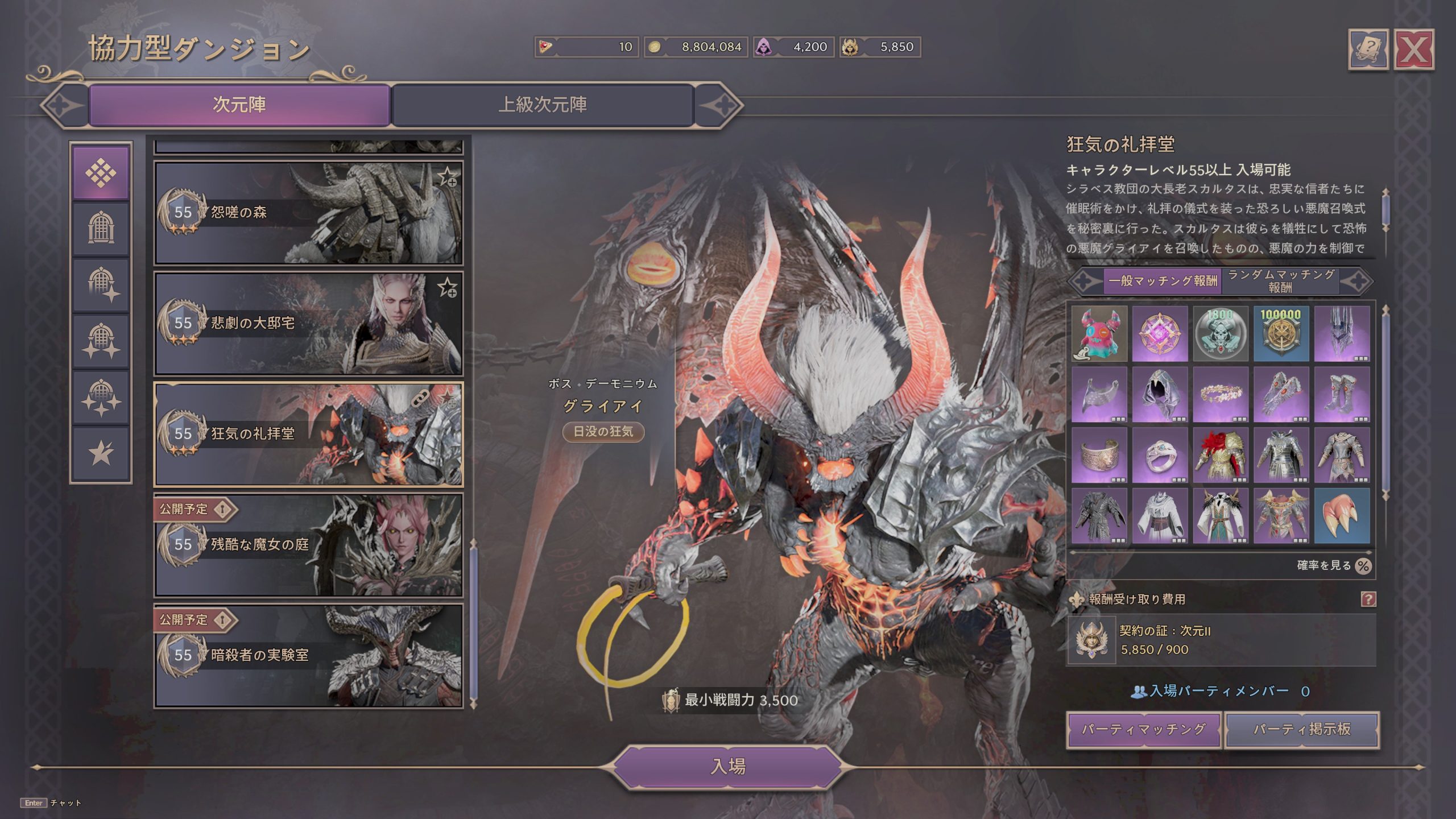1456x819 pixels.
Task: Inspect the pink monster doll reward
Action: pyautogui.click(x=1099, y=334)
